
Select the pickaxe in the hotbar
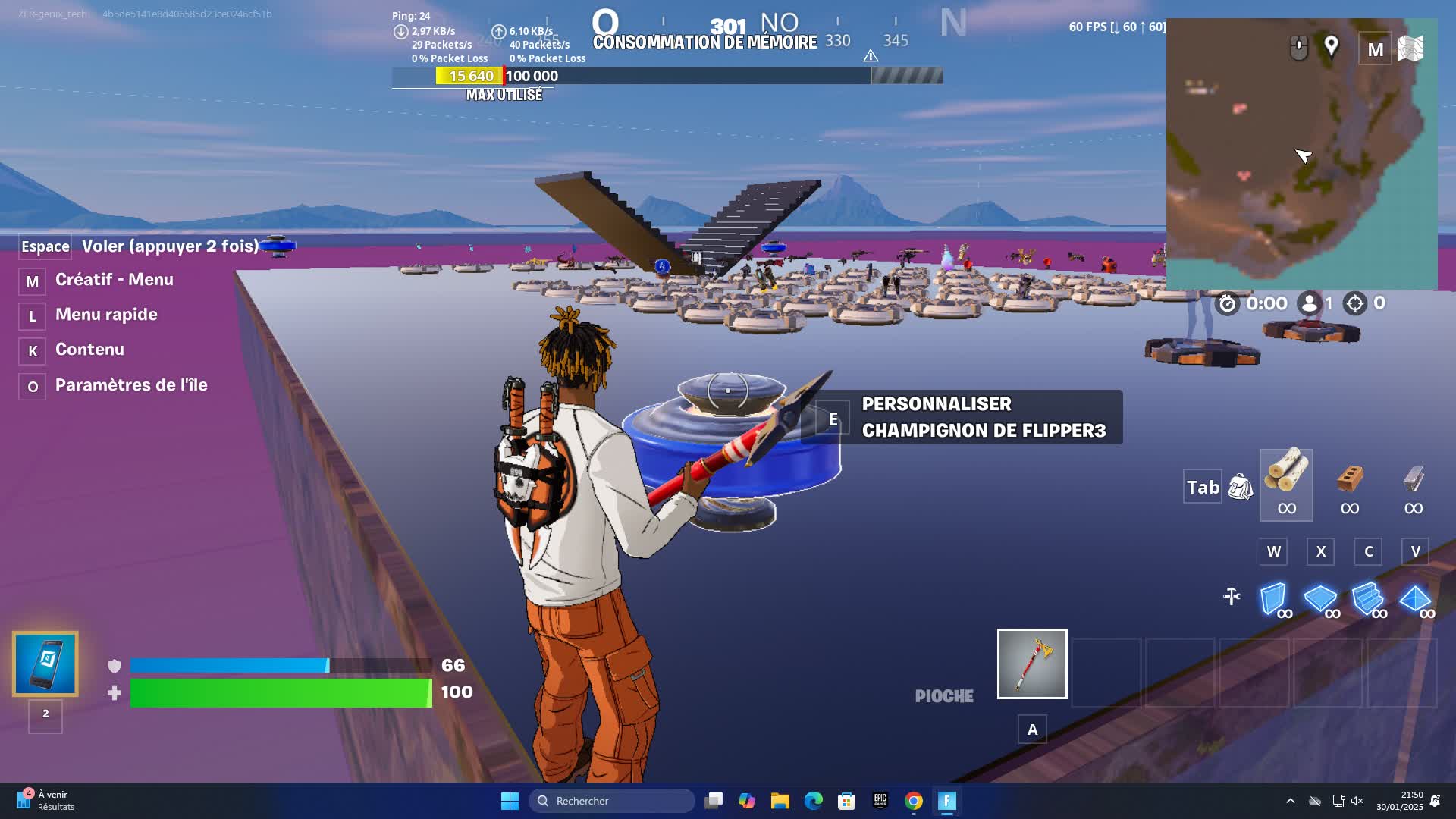click(1032, 664)
